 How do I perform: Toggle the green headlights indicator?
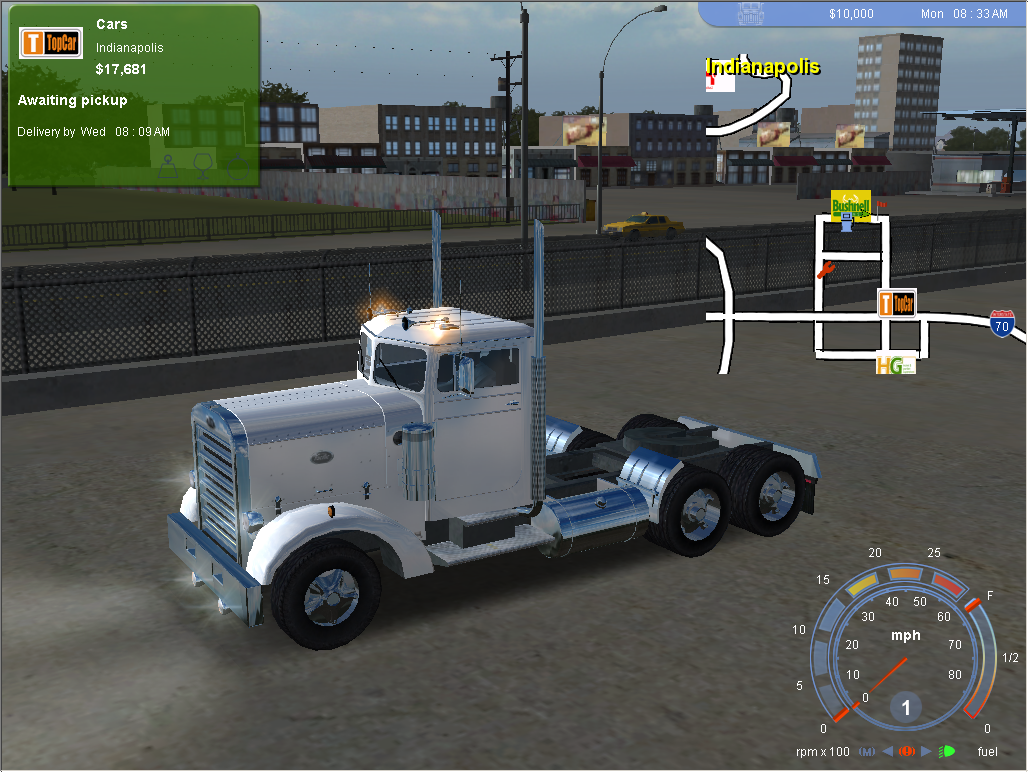click(946, 751)
